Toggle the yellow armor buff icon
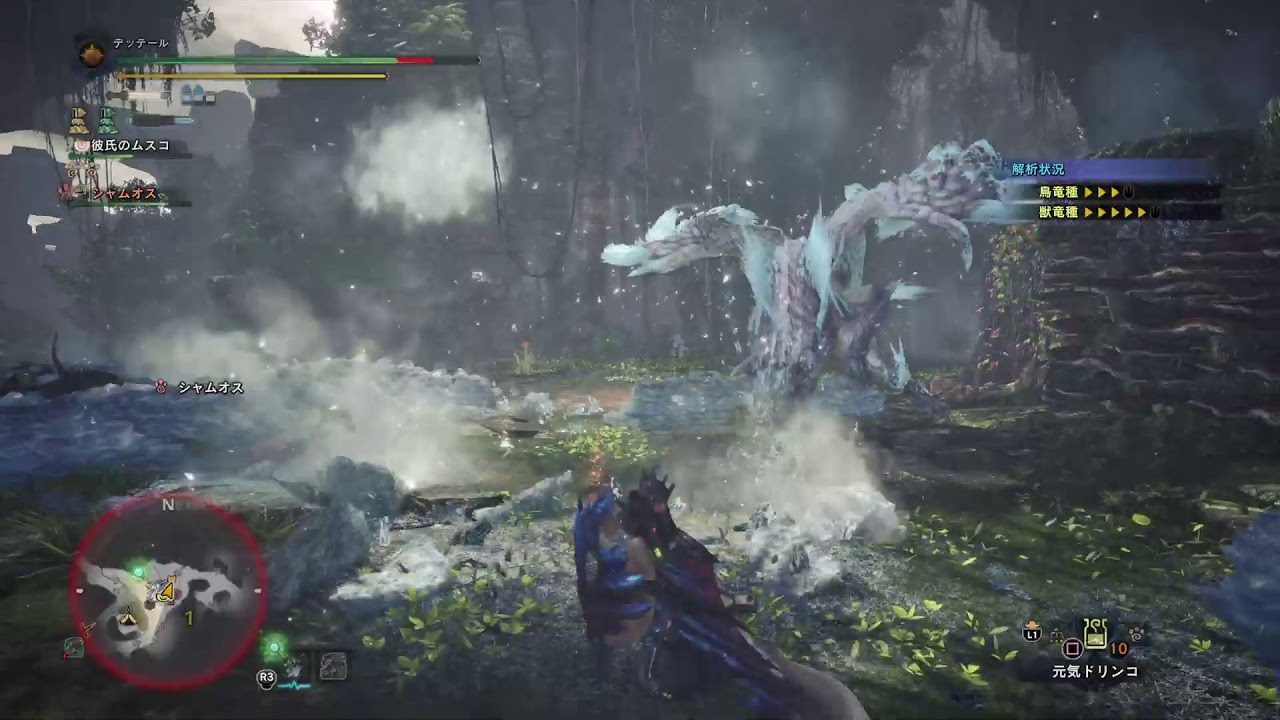 (x=78, y=121)
